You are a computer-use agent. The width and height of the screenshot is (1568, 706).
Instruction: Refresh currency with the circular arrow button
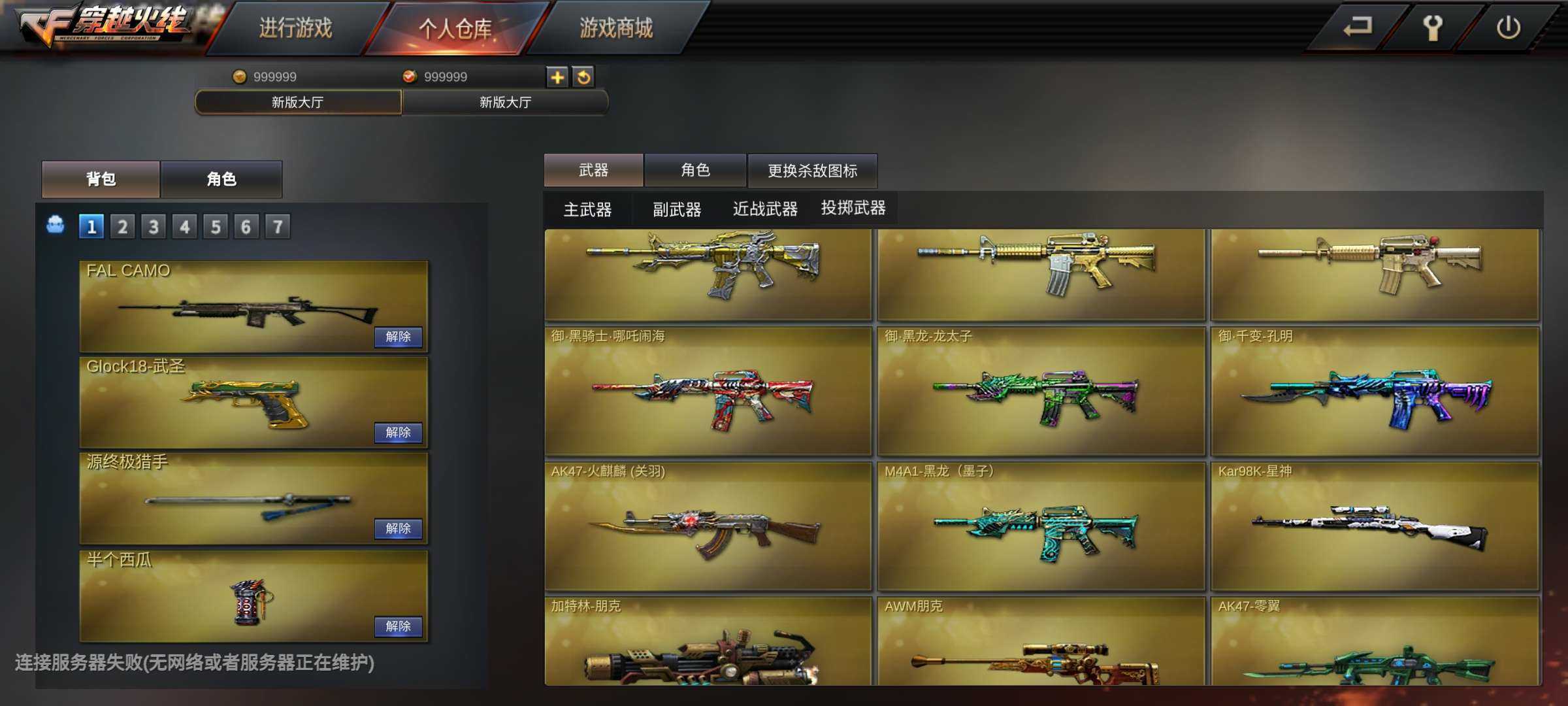[583, 77]
